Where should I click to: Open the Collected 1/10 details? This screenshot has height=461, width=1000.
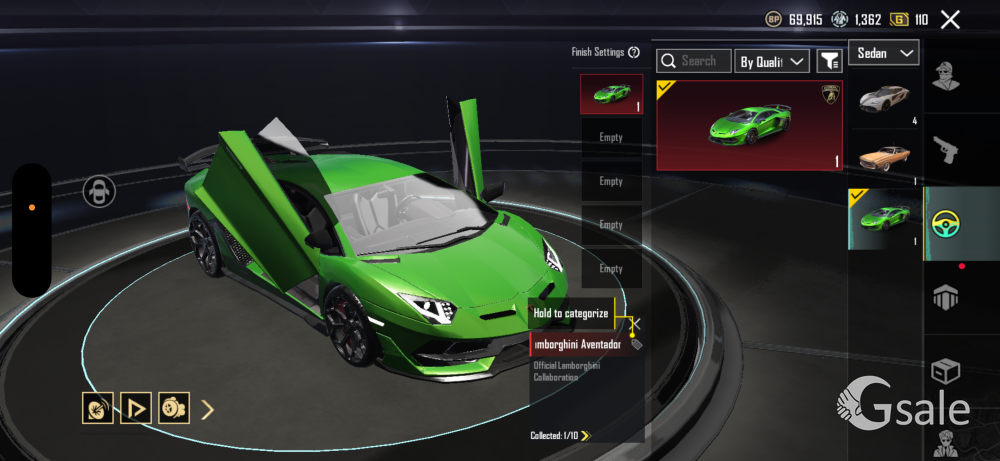pyautogui.click(x=562, y=435)
